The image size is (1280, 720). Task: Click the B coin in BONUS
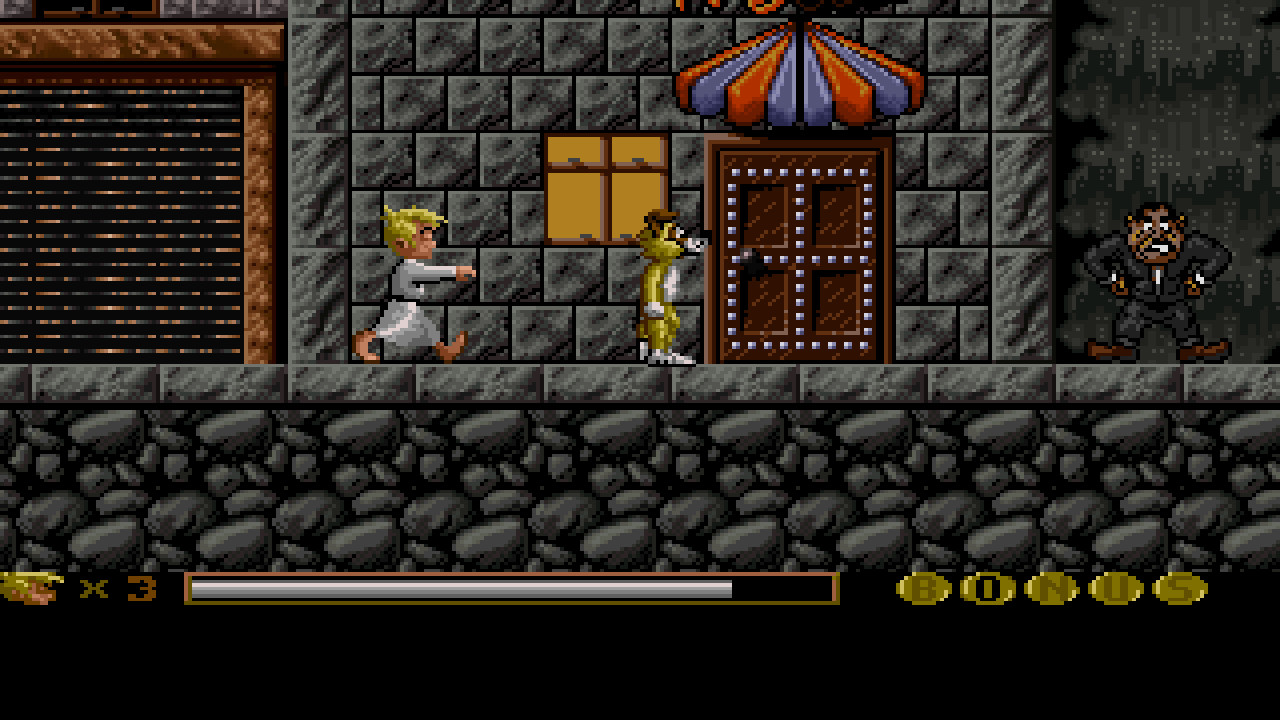(x=925, y=590)
